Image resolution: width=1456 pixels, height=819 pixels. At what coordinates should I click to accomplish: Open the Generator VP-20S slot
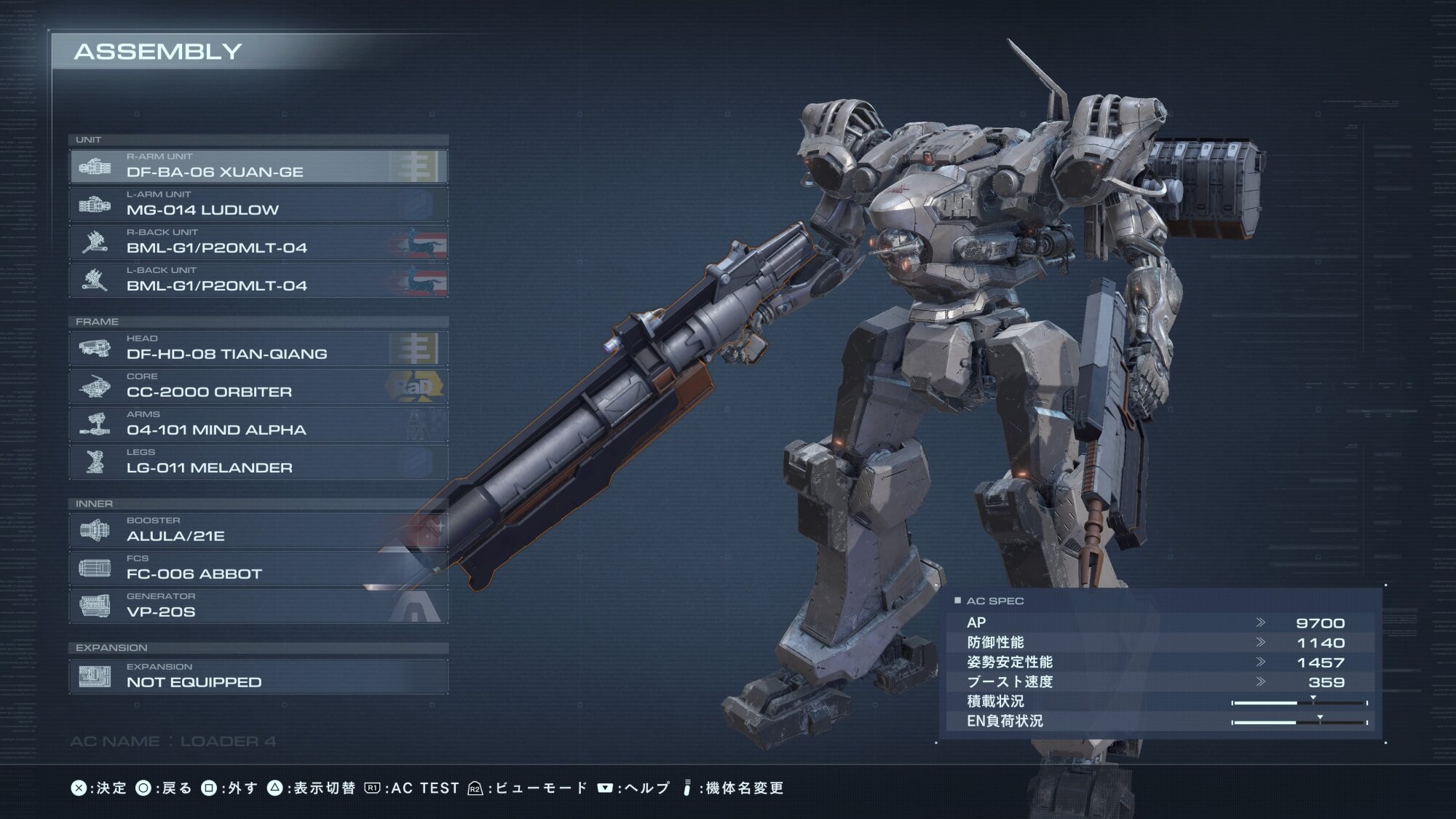click(x=258, y=606)
